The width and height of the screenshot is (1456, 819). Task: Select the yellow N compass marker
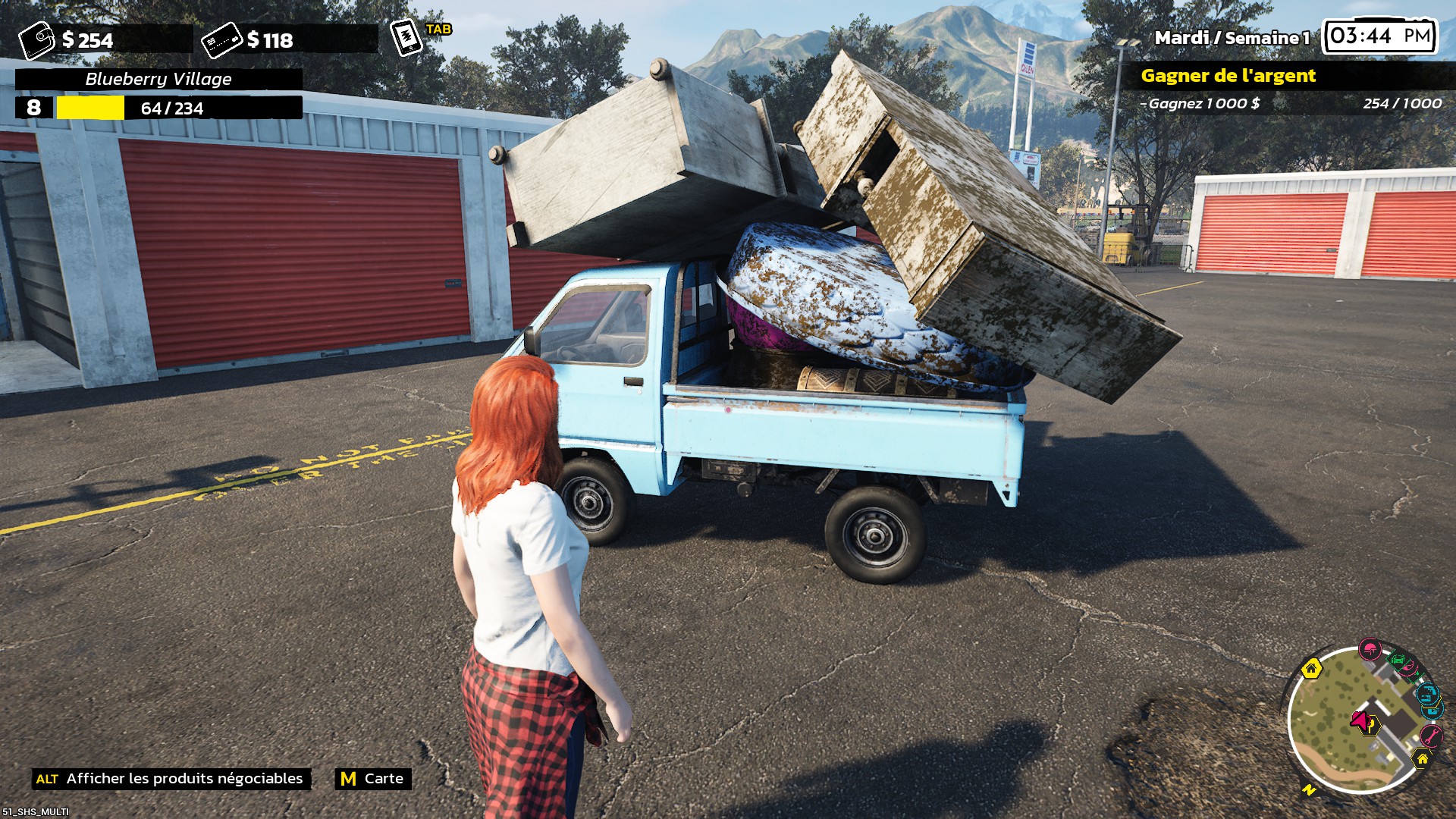tap(1310, 789)
